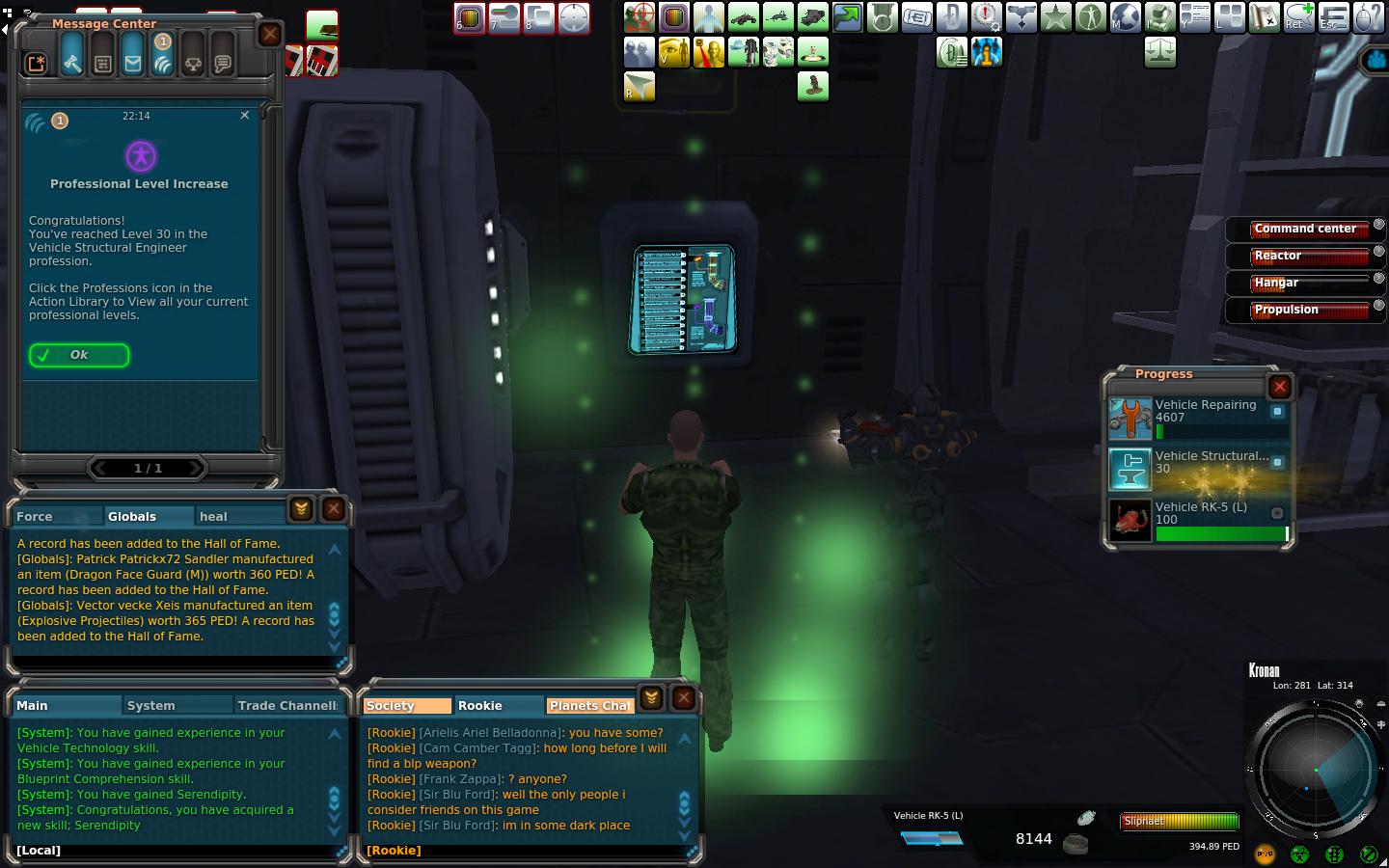Open the Society chat tab

[391, 705]
